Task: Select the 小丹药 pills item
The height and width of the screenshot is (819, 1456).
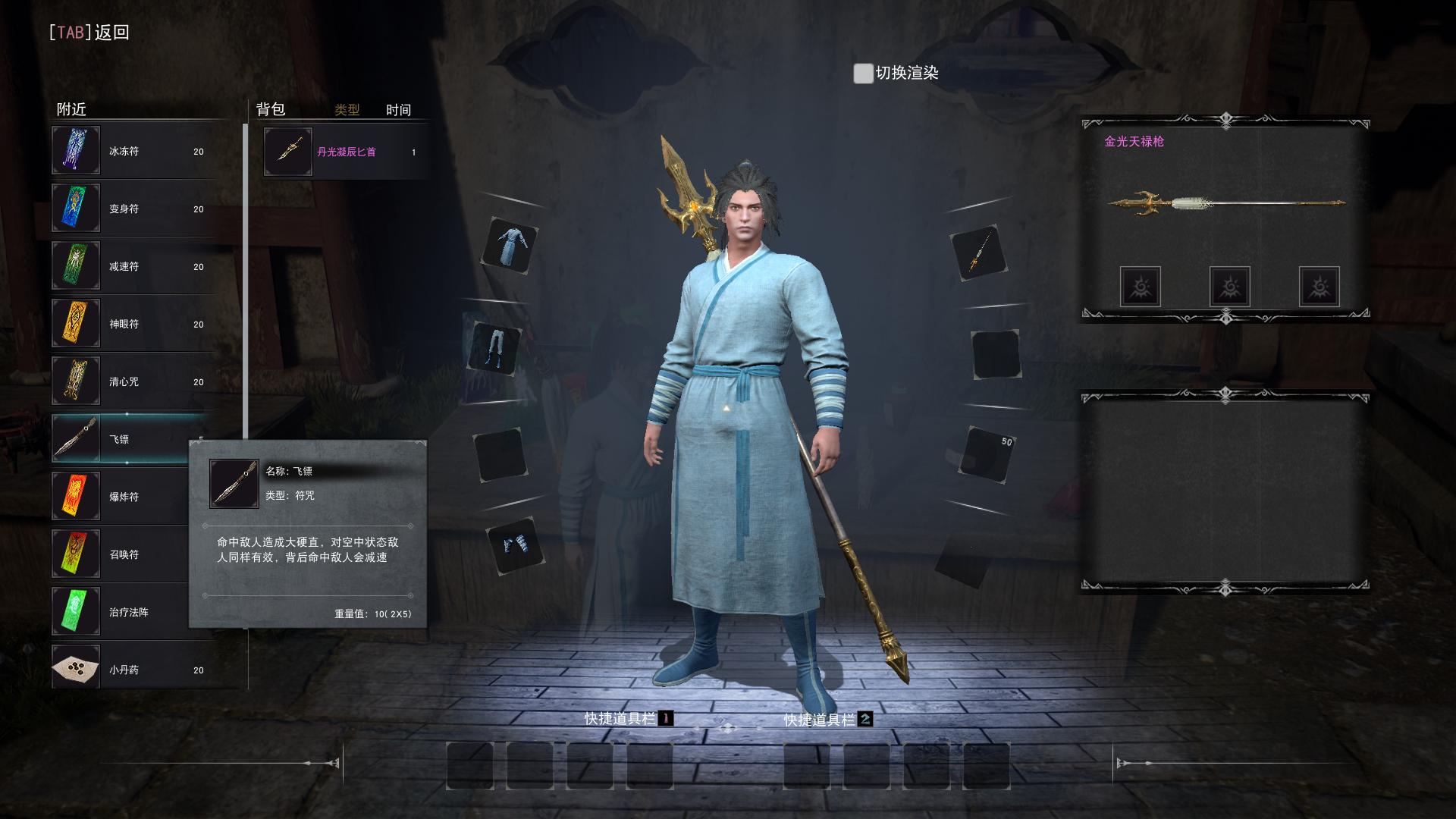Action: (x=133, y=670)
